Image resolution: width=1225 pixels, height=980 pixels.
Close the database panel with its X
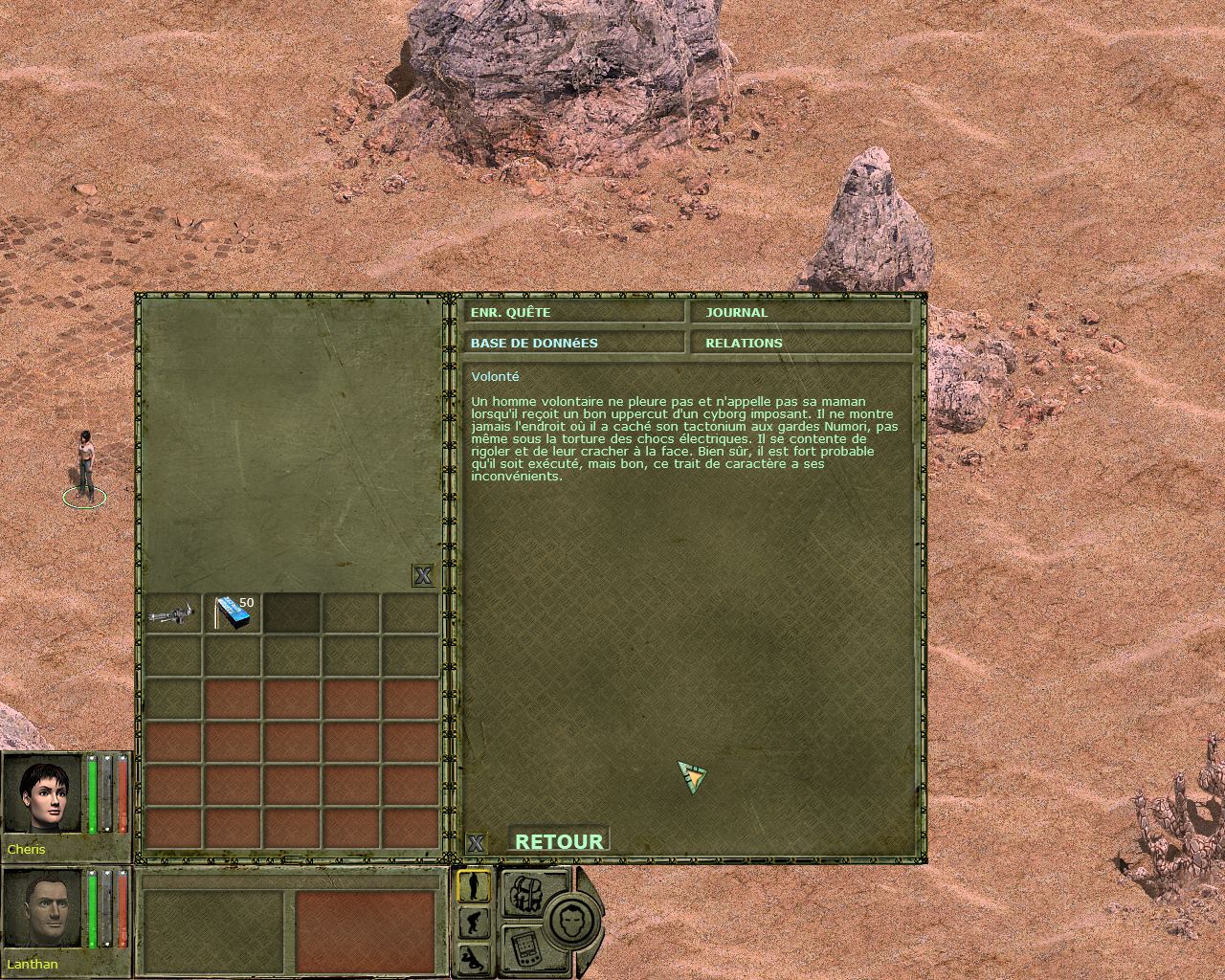point(475,843)
